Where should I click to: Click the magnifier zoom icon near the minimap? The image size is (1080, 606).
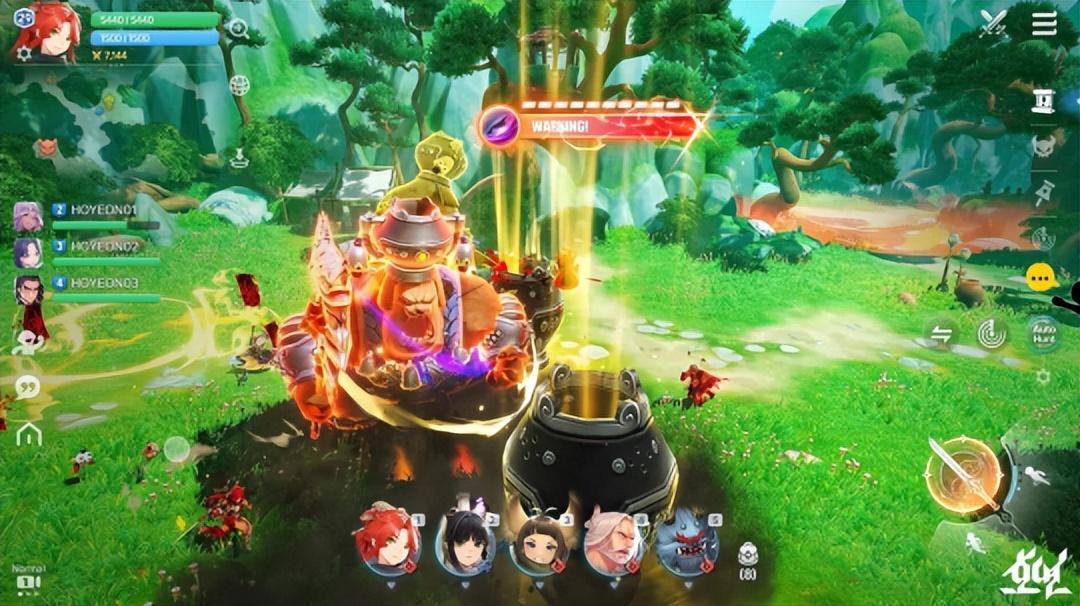[238, 28]
